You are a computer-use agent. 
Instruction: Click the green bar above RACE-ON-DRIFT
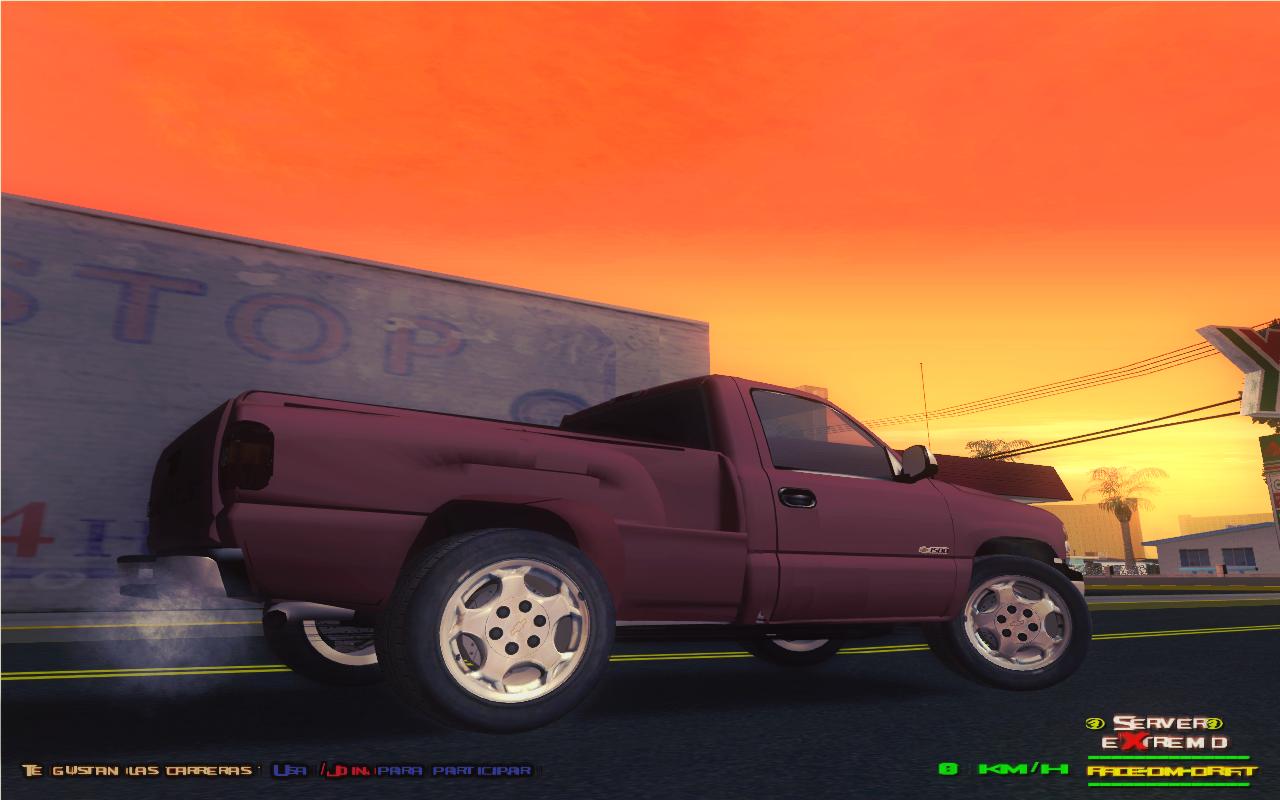pyautogui.click(x=1167, y=757)
